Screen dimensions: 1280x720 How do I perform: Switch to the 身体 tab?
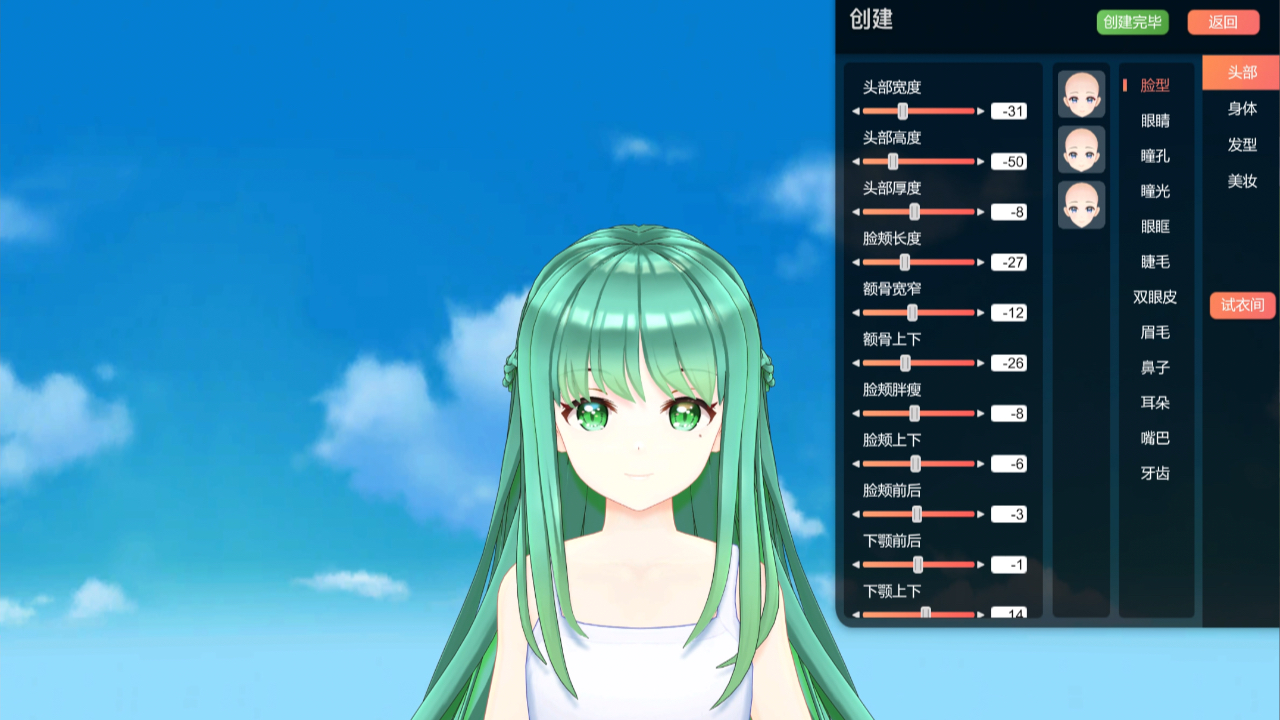click(1241, 109)
